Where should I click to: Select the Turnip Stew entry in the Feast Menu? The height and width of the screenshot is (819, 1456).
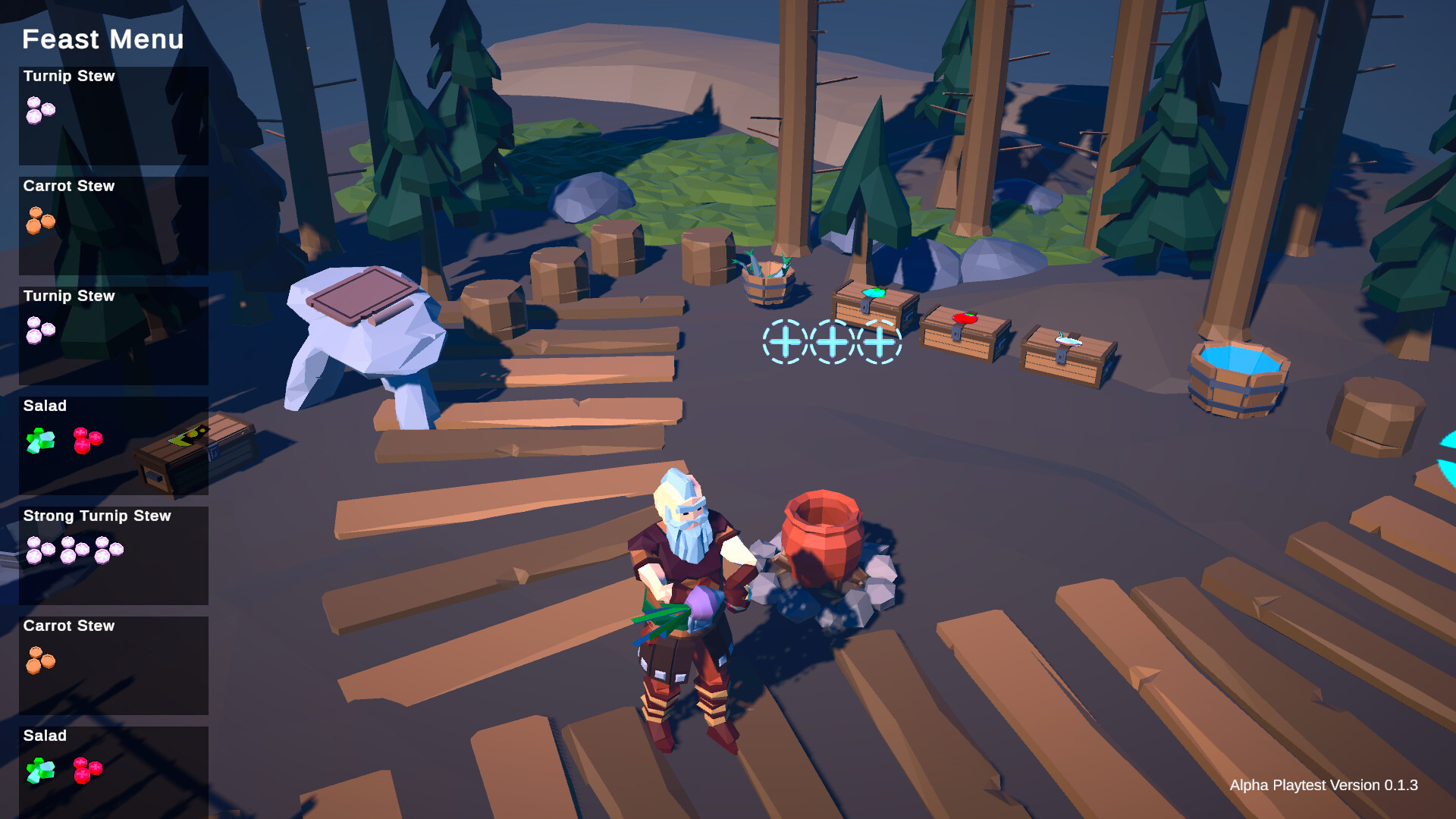[x=112, y=114]
